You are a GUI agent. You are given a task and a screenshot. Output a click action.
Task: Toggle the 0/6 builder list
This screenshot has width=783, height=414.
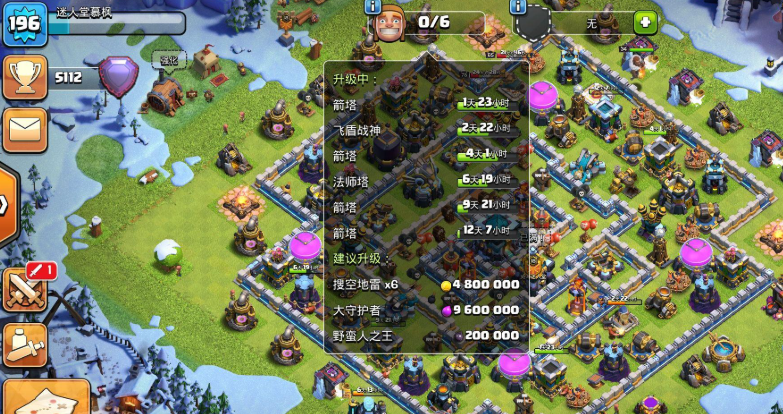pos(431,23)
